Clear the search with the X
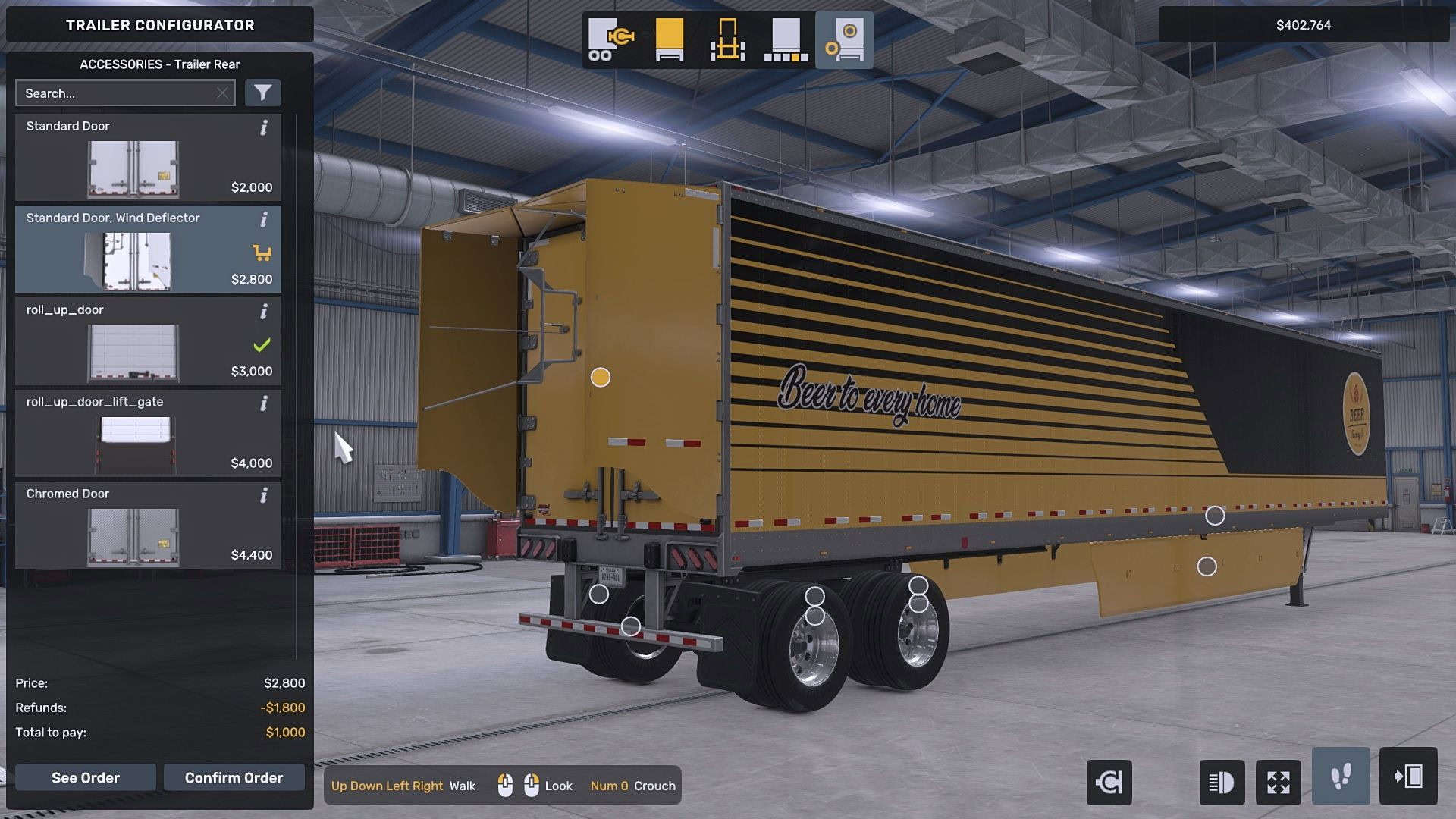The height and width of the screenshot is (819, 1456). [222, 93]
